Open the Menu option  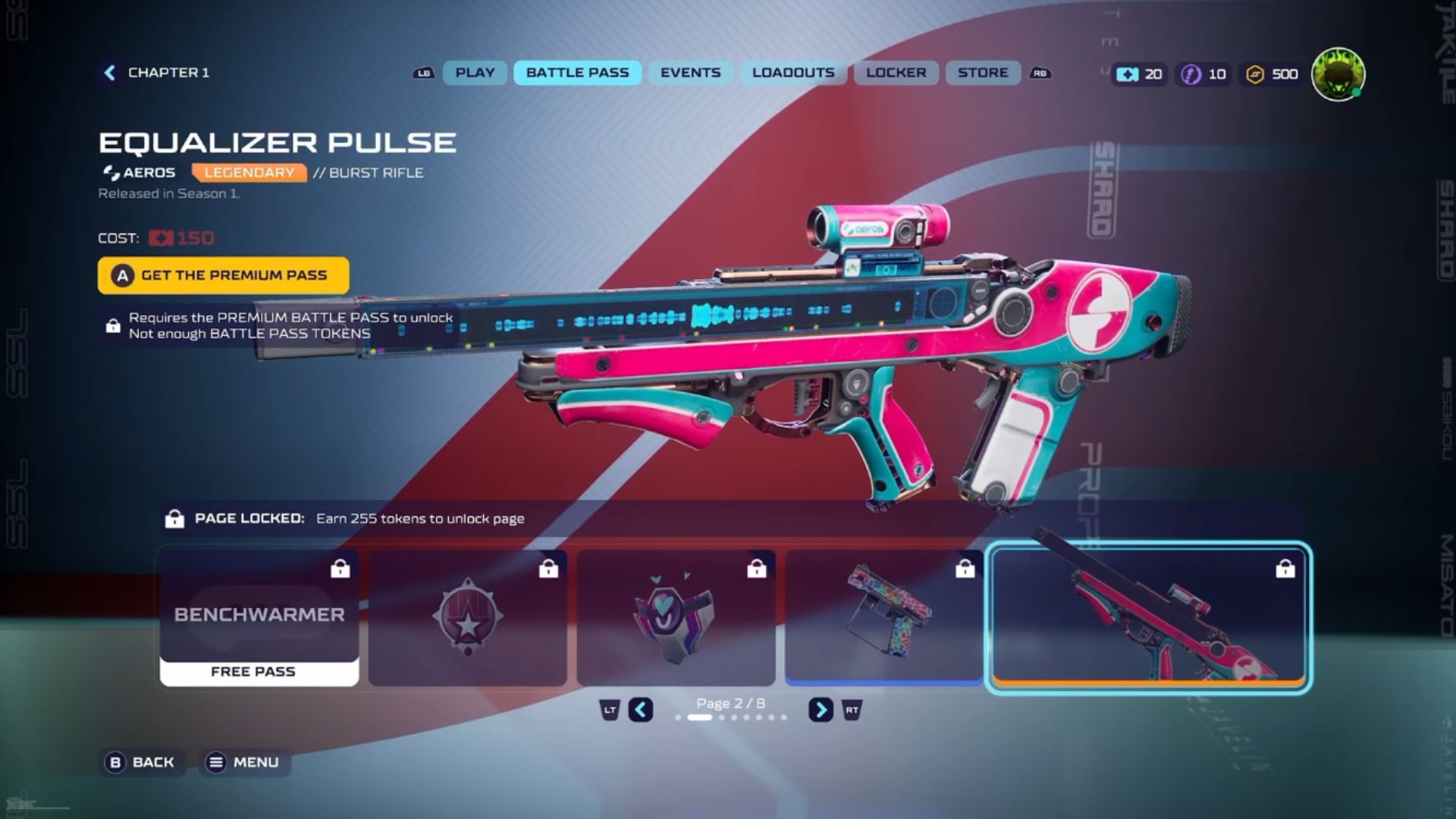click(x=244, y=762)
